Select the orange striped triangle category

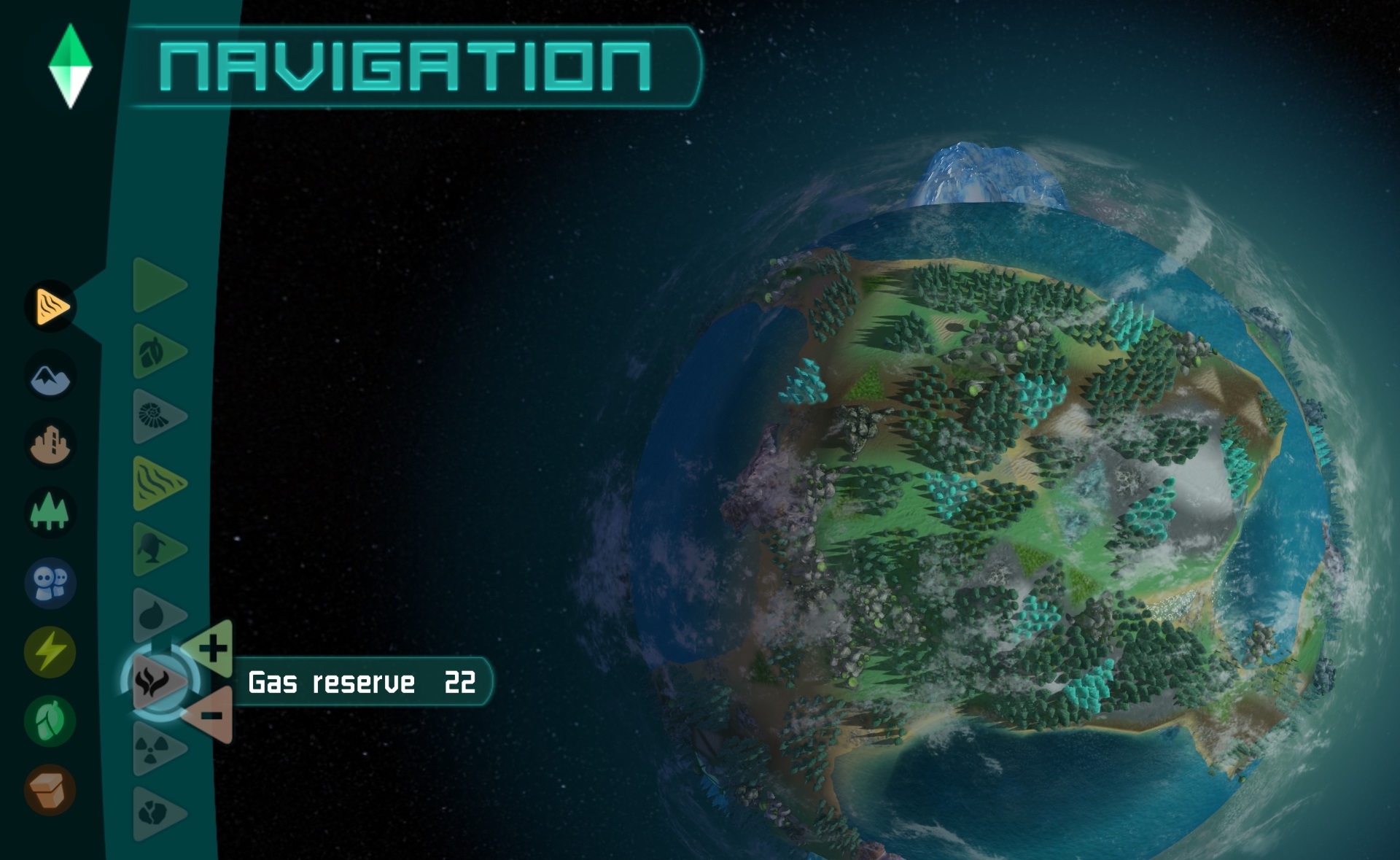click(x=50, y=306)
